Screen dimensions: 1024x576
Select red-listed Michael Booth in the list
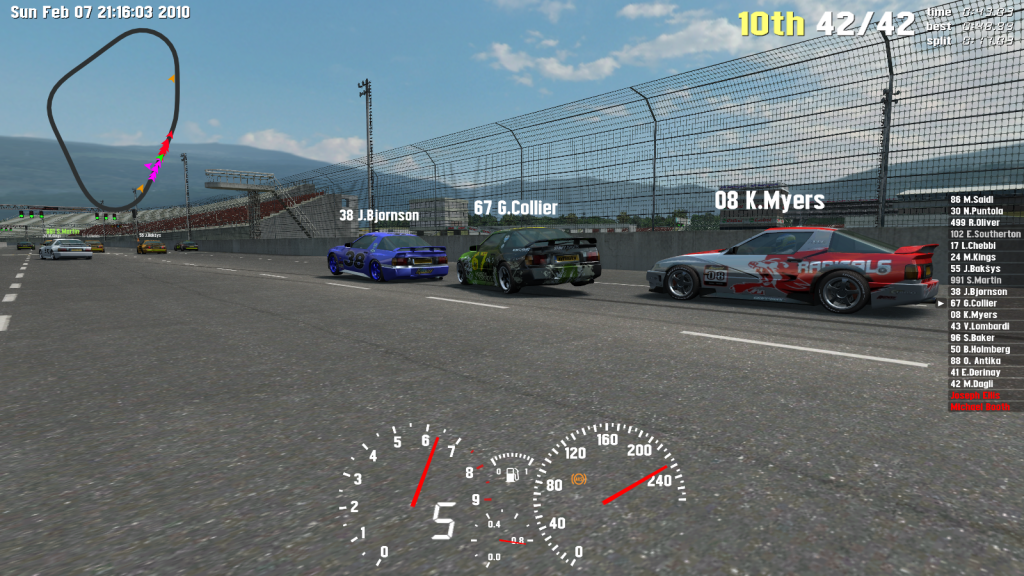980,407
